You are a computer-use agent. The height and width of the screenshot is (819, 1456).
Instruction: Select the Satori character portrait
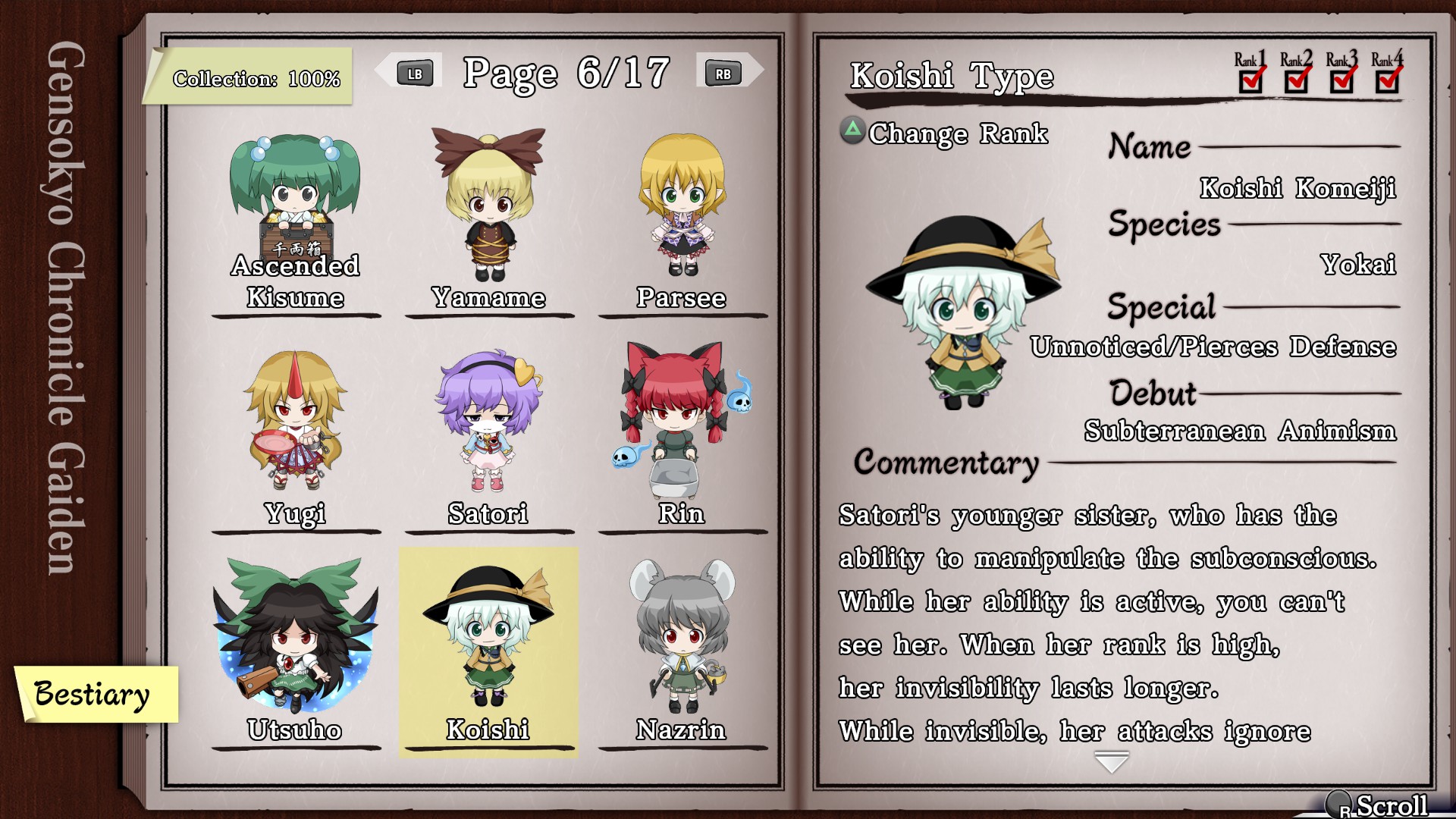pos(489,421)
